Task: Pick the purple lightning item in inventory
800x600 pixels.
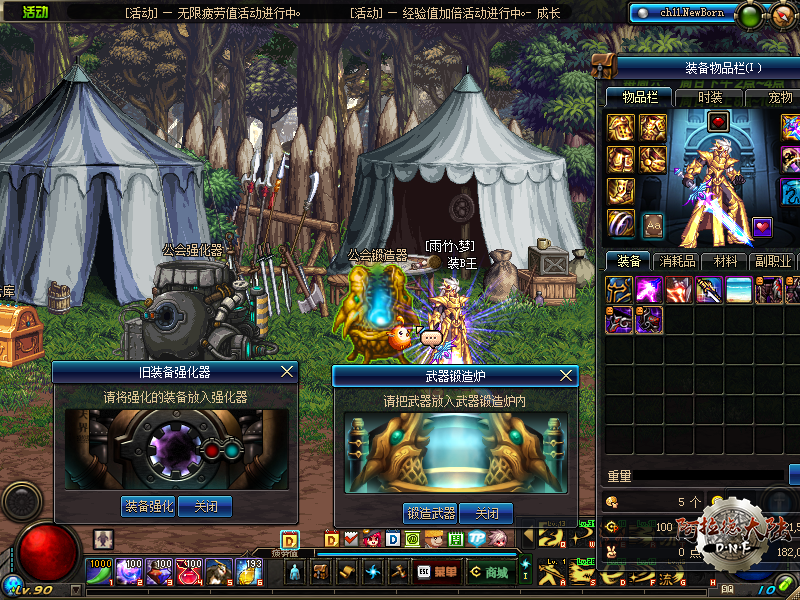Action: (x=650, y=291)
